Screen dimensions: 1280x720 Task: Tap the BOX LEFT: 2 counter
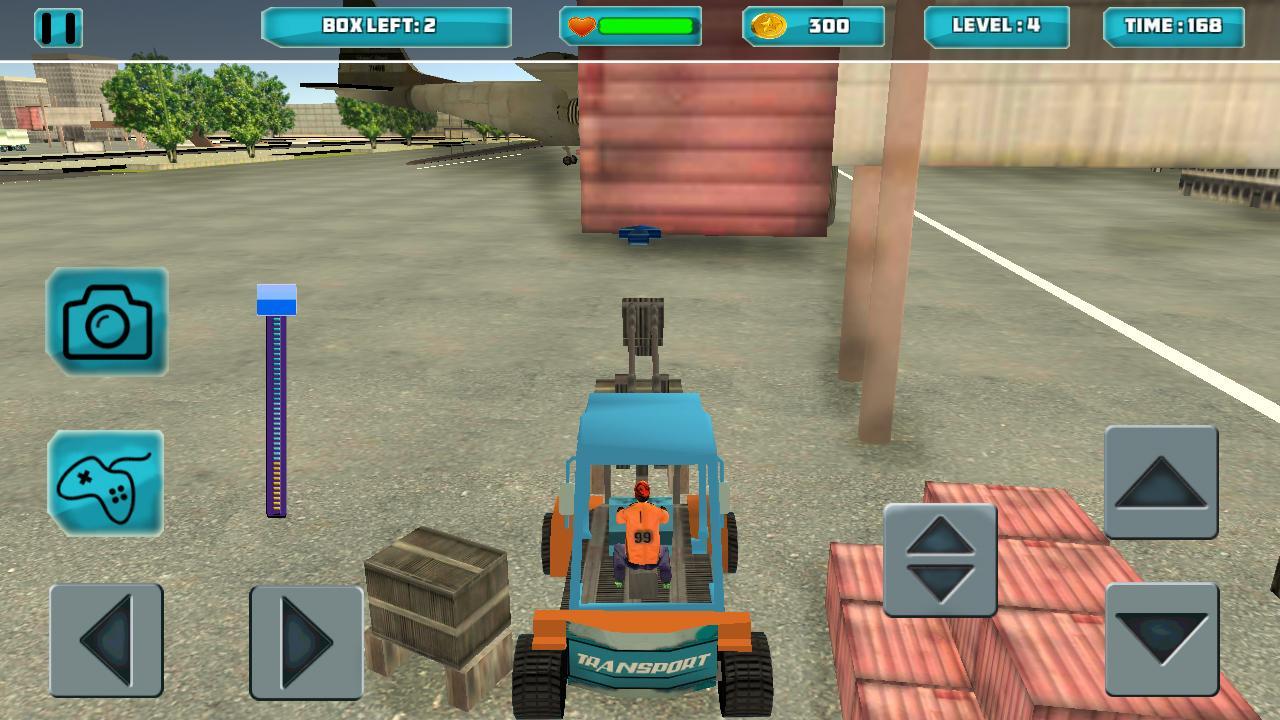pyautogui.click(x=385, y=24)
